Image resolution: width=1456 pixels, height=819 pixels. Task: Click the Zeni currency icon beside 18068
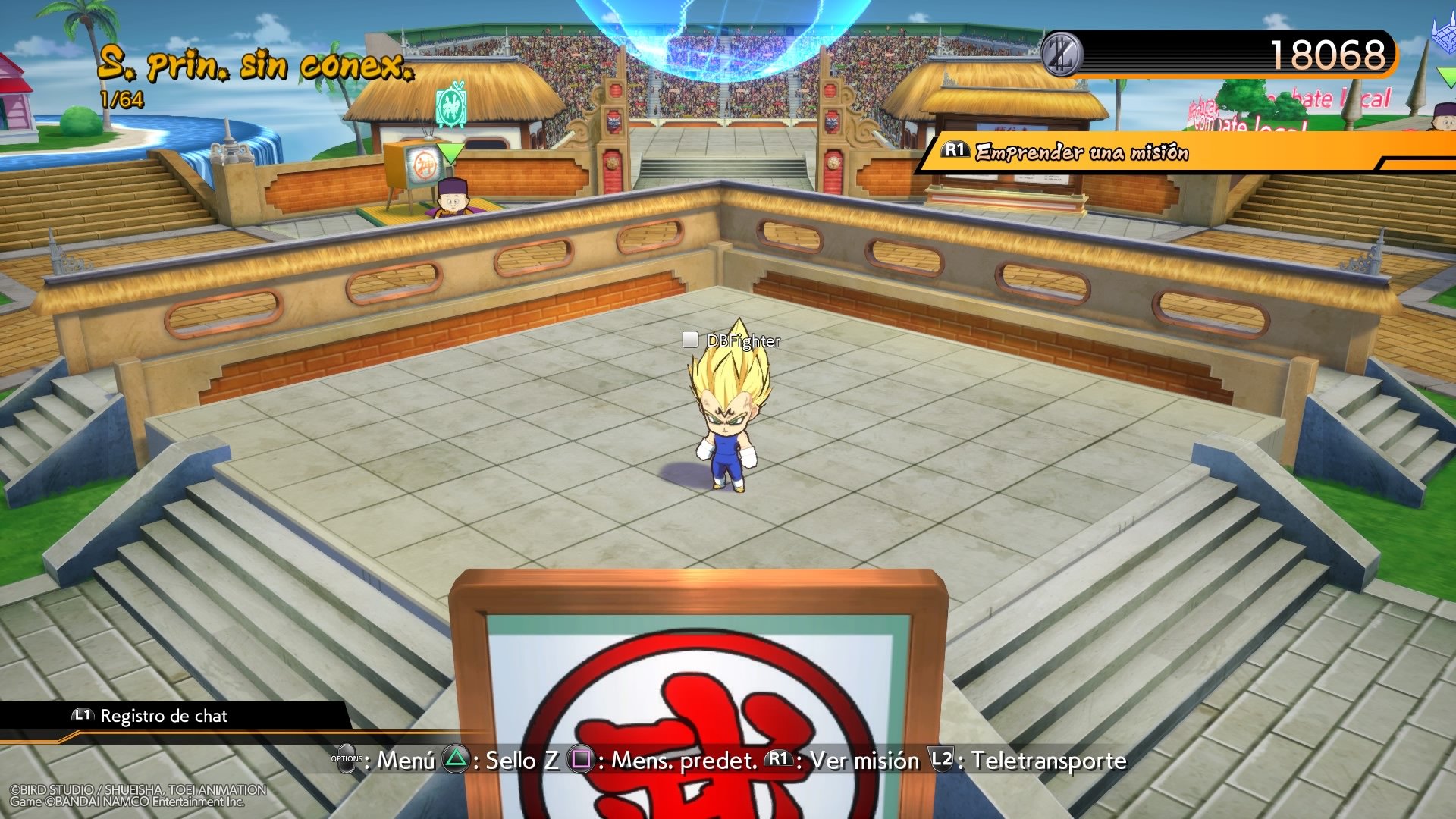point(1062,54)
